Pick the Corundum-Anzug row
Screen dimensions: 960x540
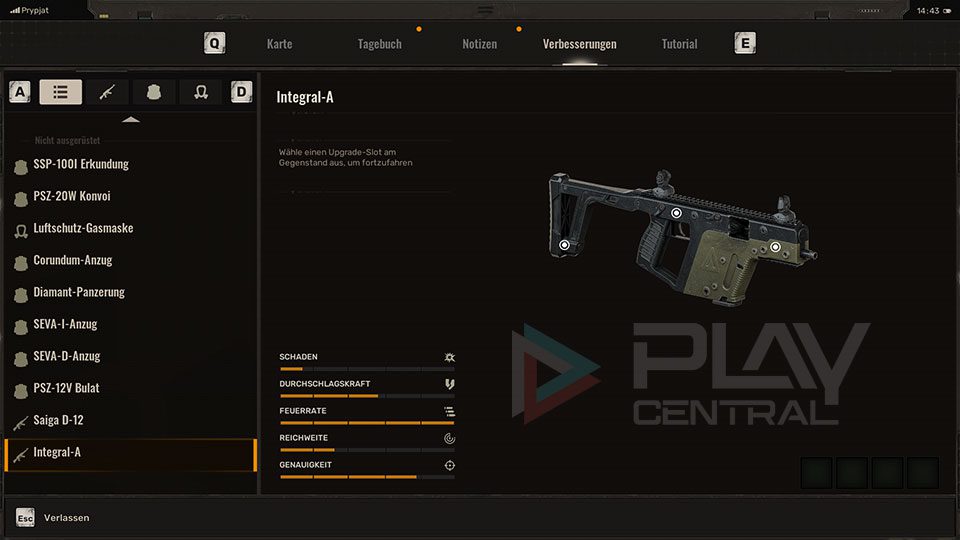click(x=72, y=260)
